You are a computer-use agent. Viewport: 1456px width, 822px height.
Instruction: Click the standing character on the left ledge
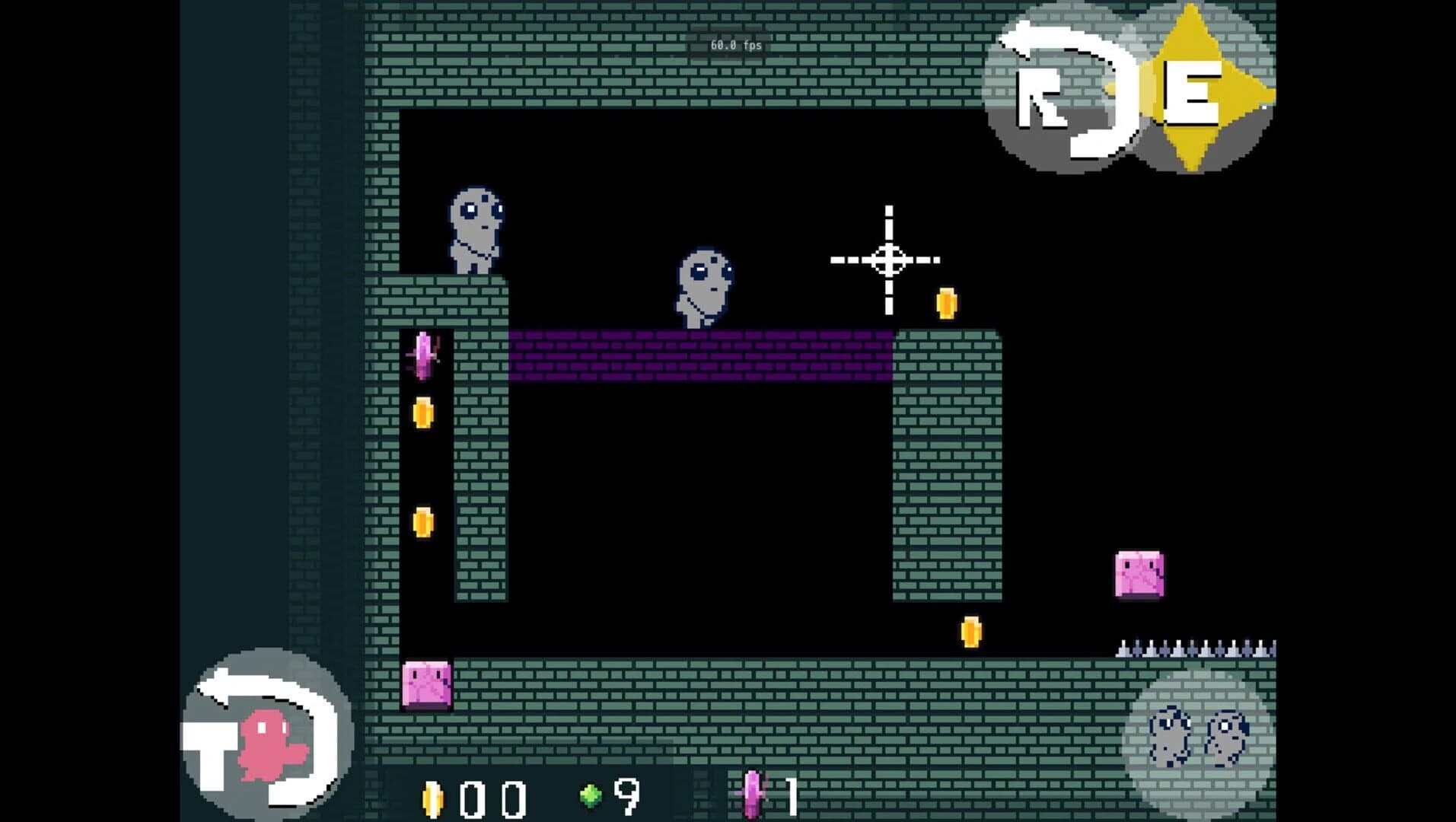(476, 228)
